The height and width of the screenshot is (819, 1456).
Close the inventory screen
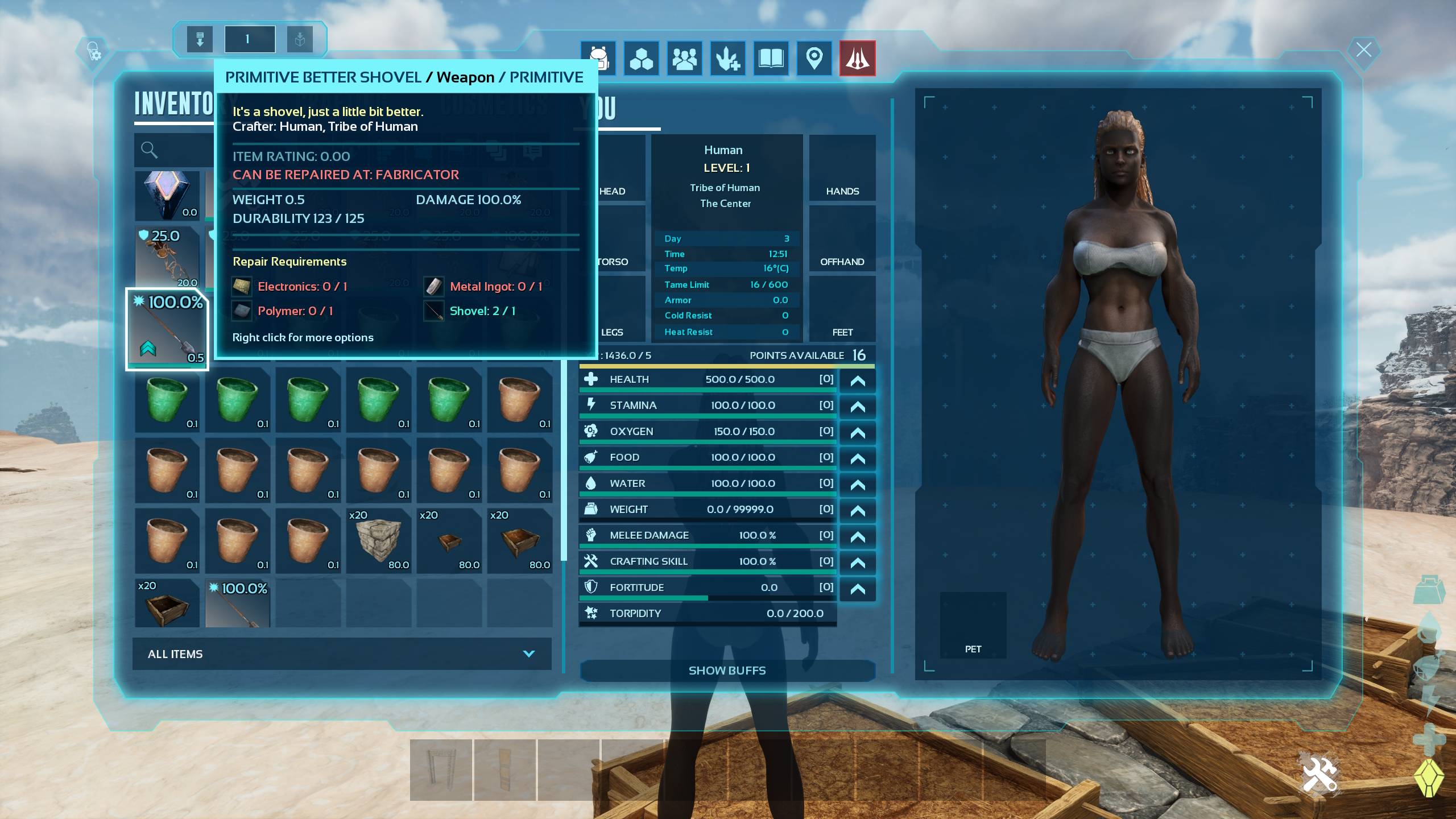[1363, 50]
